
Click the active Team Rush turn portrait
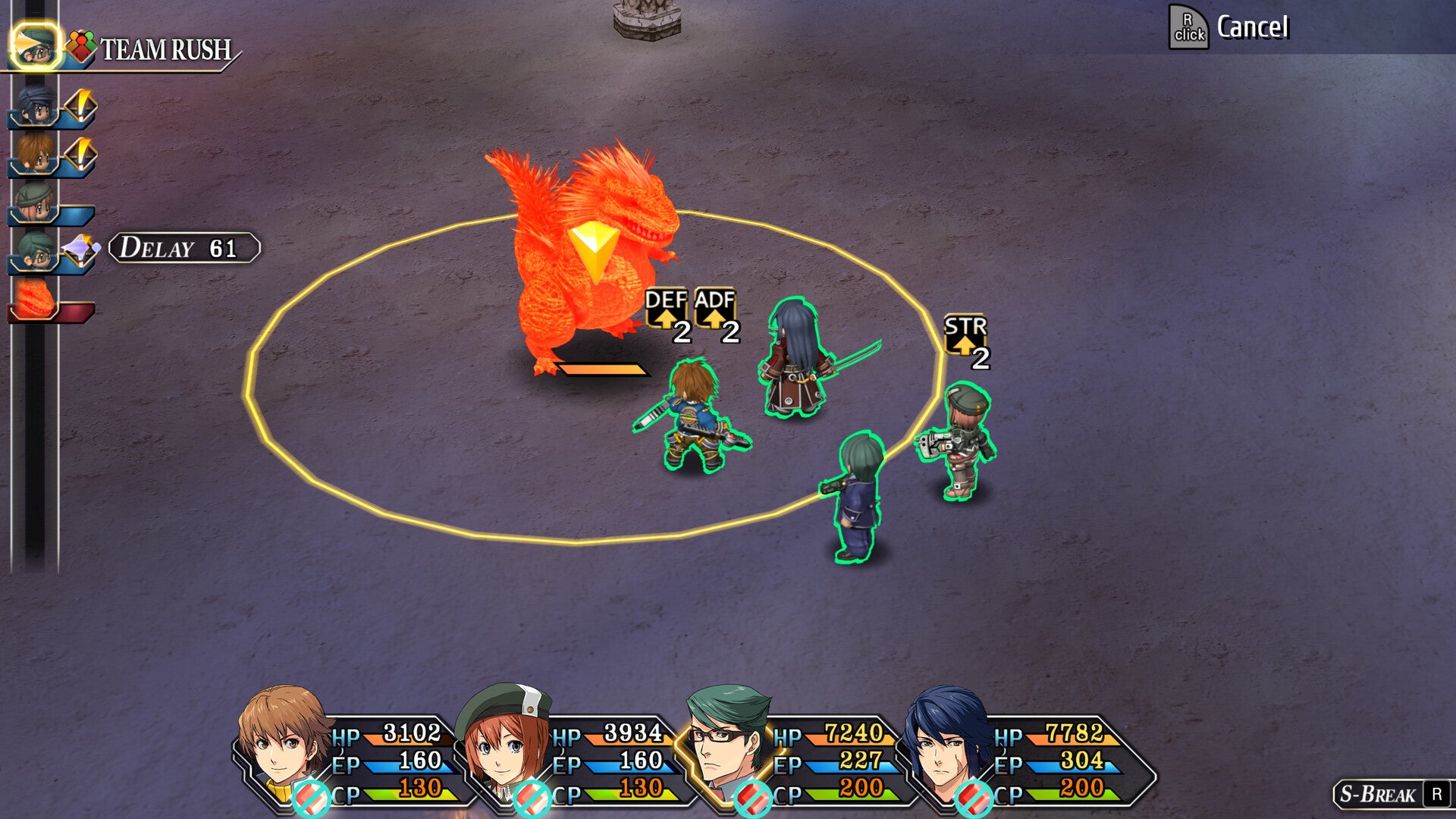[x=36, y=47]
